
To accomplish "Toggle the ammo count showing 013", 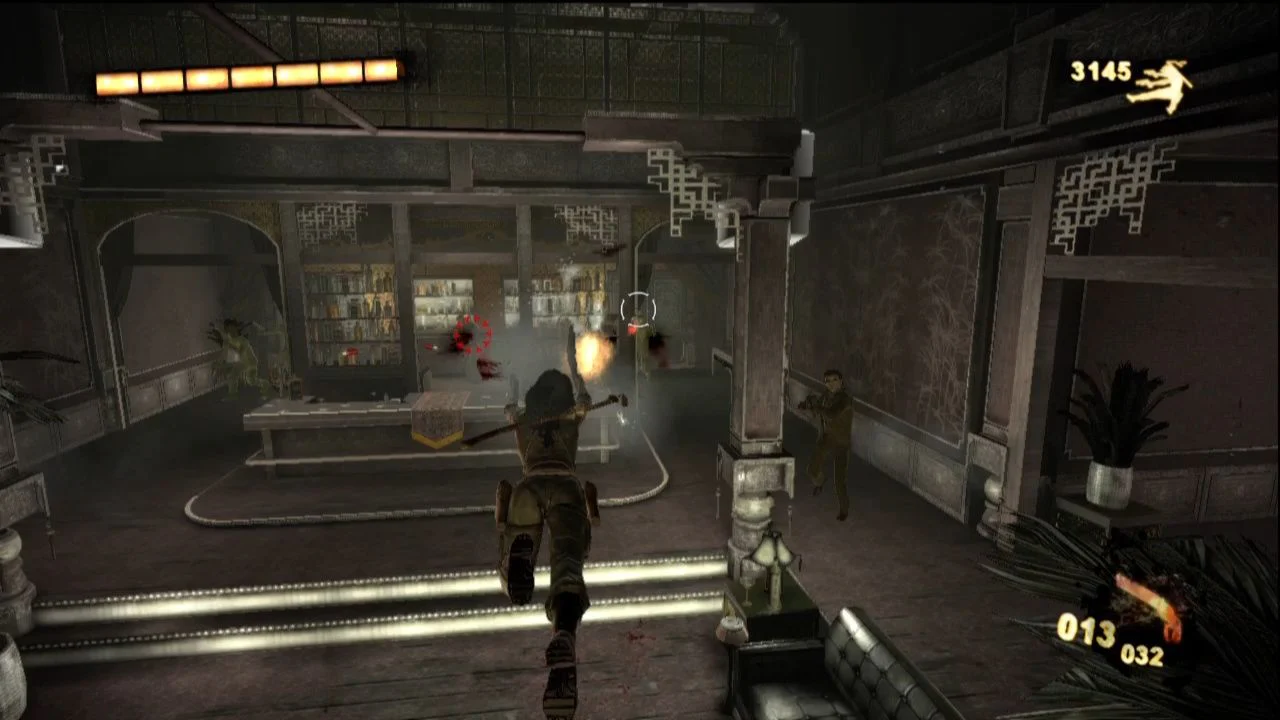I will click(x=1090, y=632).
